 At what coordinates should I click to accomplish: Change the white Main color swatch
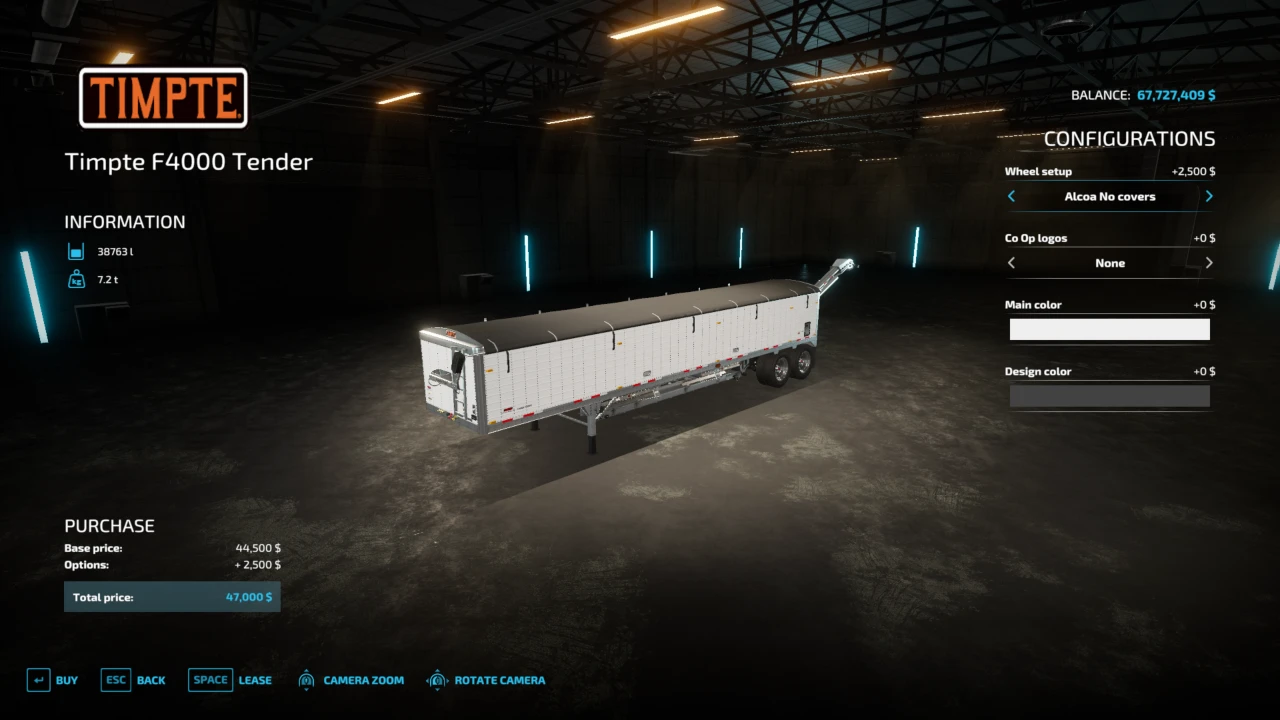pyautogui.click(x=1110, y=329)
